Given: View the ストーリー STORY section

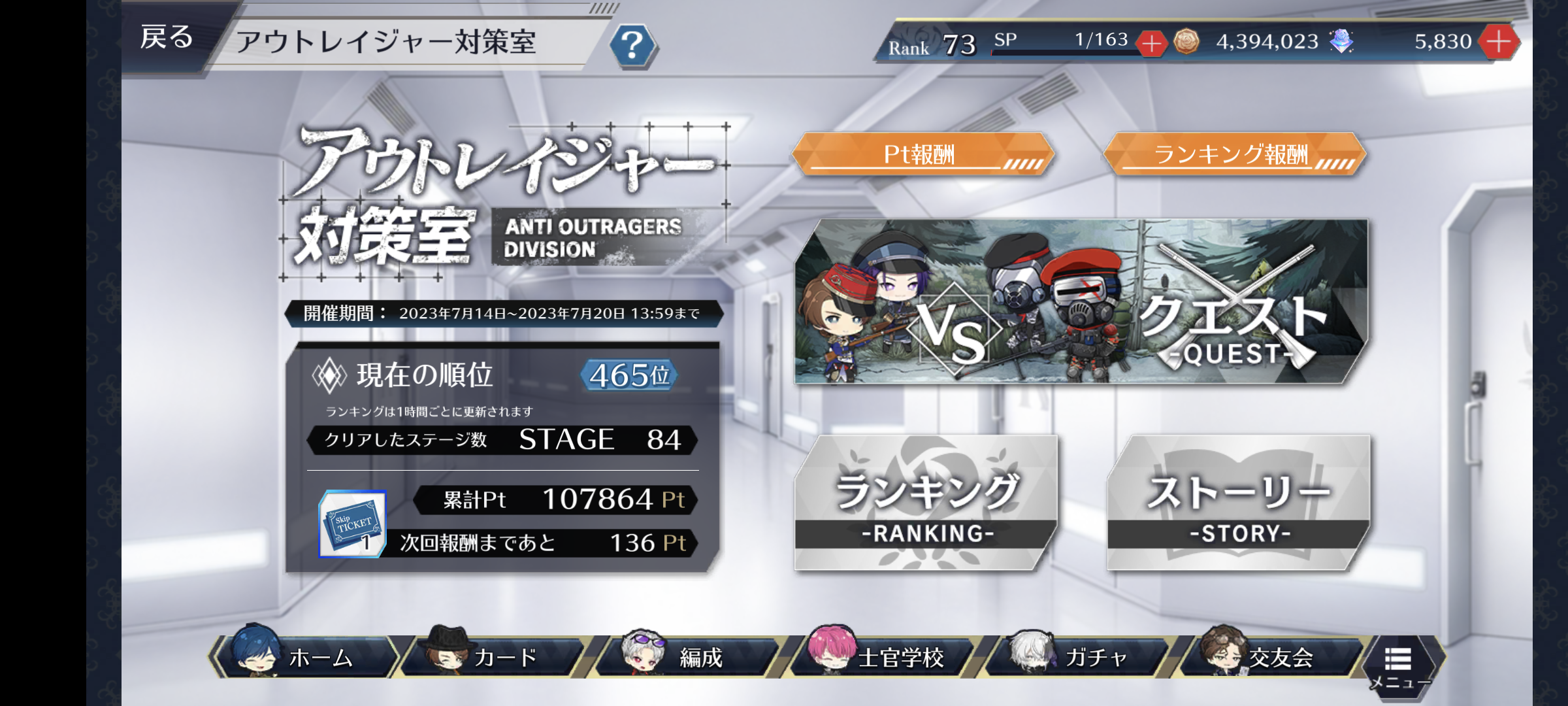Looking at the screenshot, I should tap(1239, 503).
